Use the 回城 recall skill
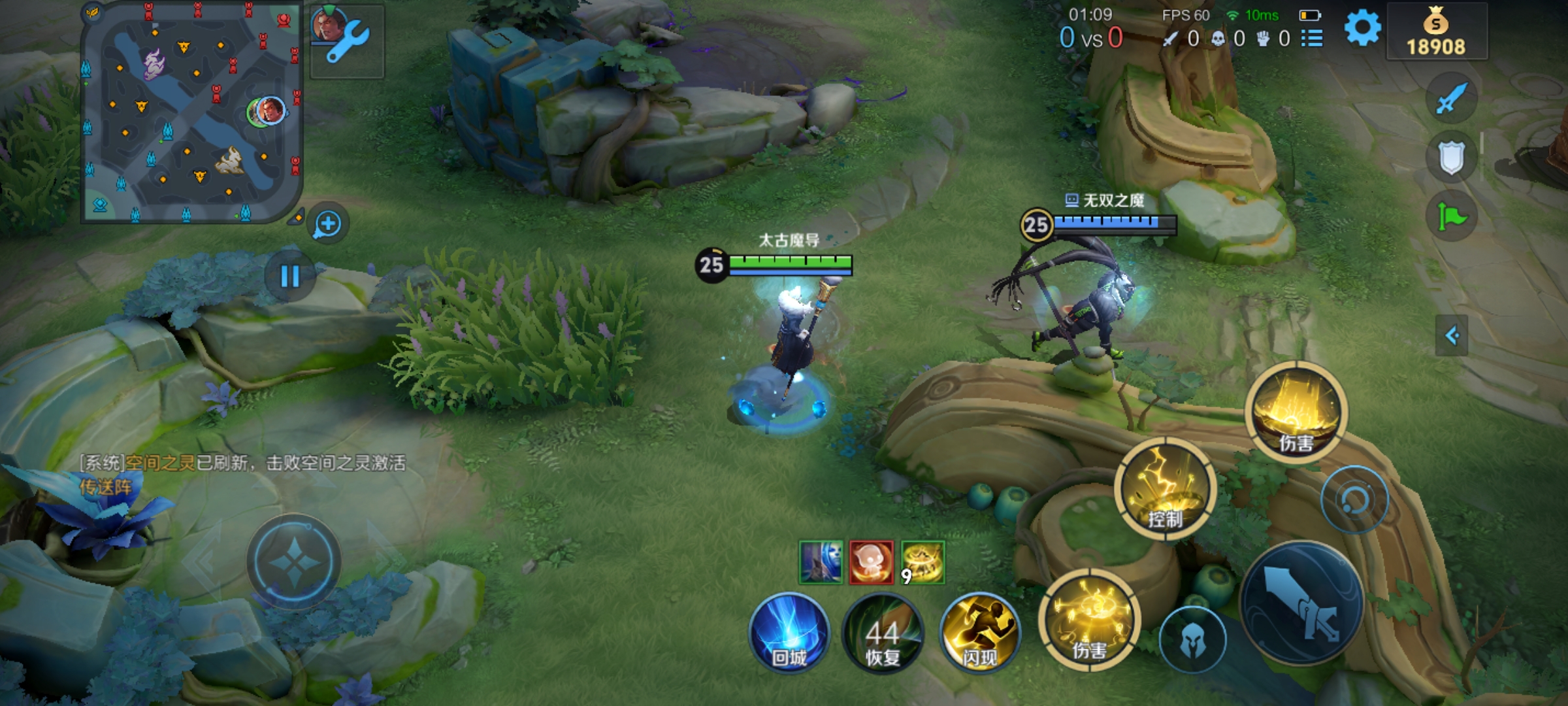The image size is (1568, 706). click(789, 633)
